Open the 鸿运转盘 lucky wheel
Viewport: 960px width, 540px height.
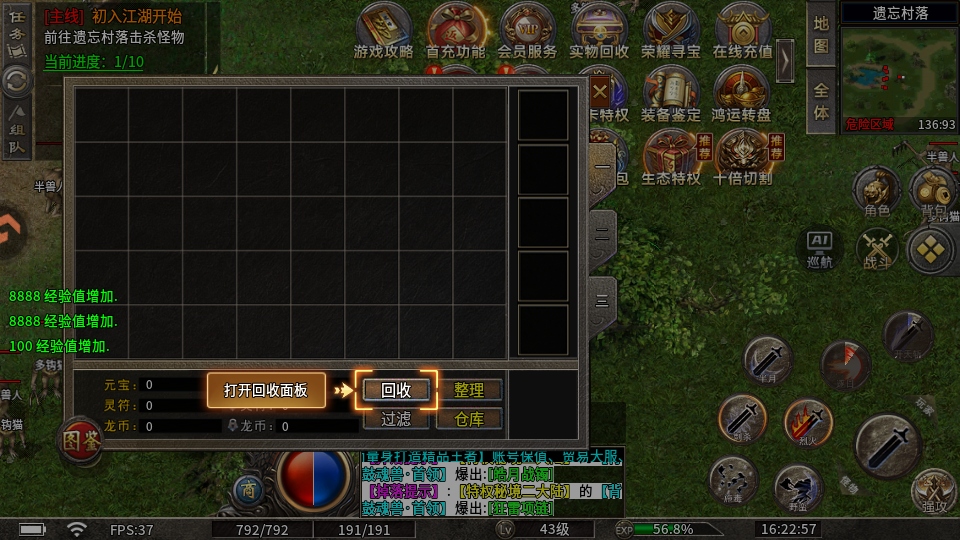click(x=742, y=95)
